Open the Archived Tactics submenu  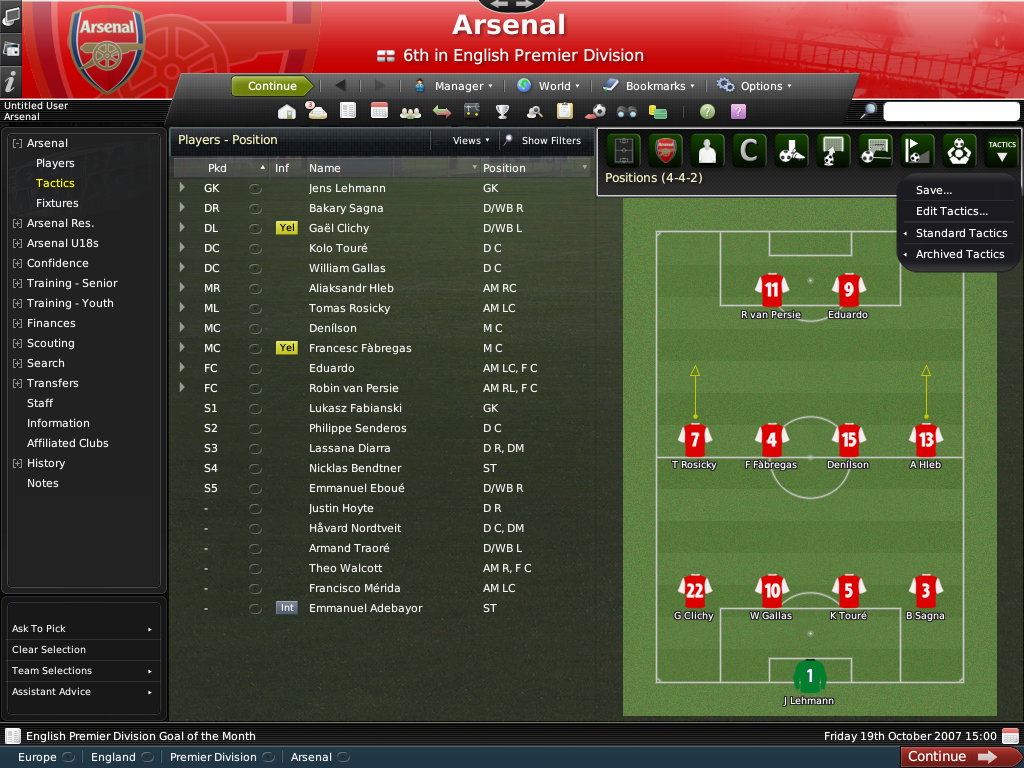coord(959,254)
